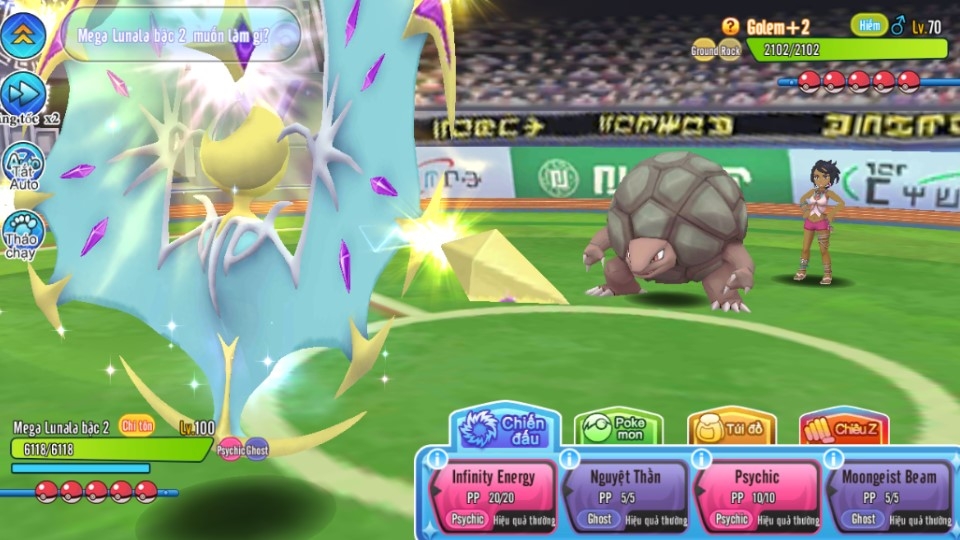Open the question mark icon beside Golem+2
Image resolution: width=960 pixels, height=540 pixels.
coord(730,27)
